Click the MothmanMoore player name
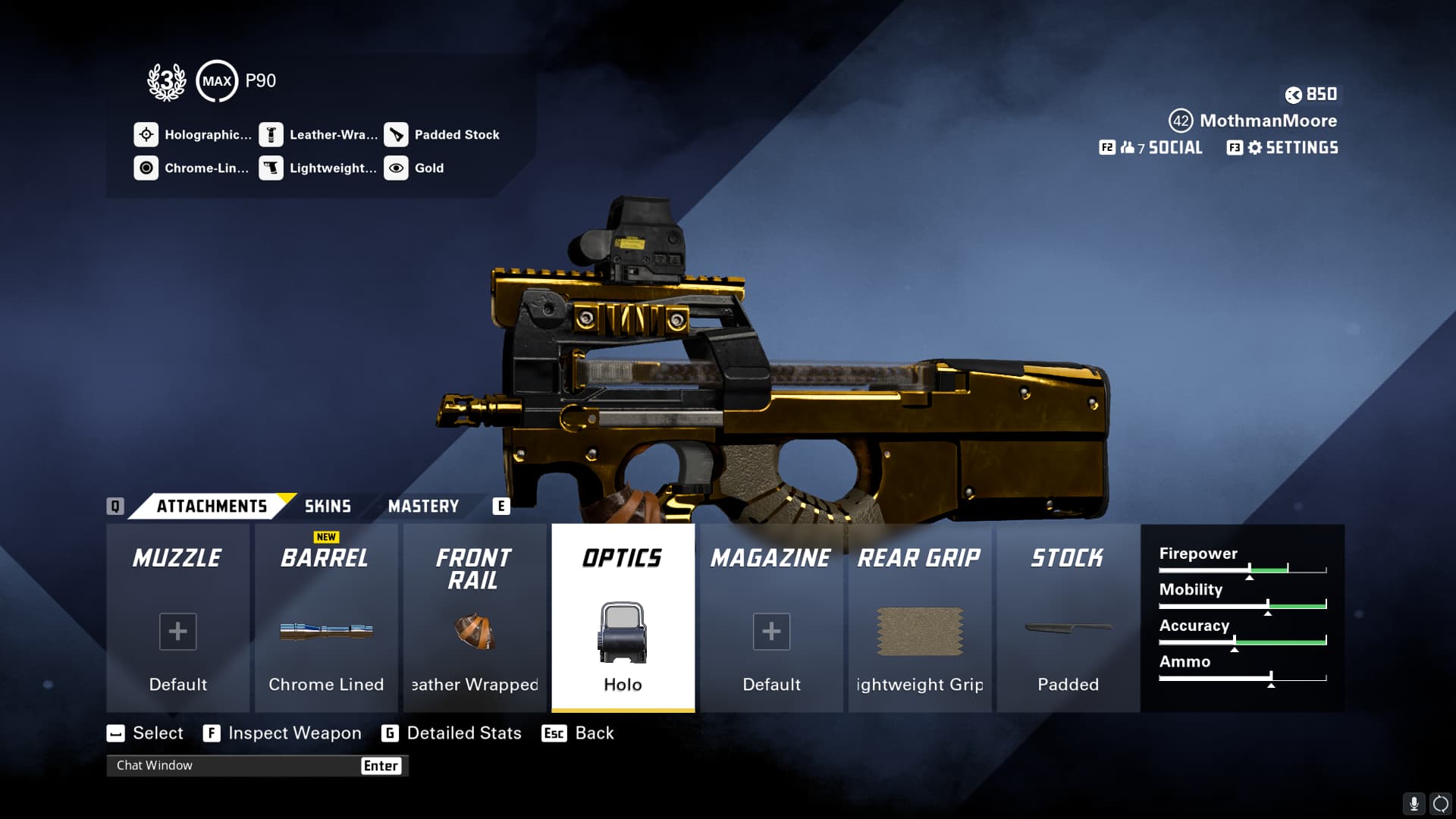The height and width of the screenshot is (819, 1456). point(1268,121)
